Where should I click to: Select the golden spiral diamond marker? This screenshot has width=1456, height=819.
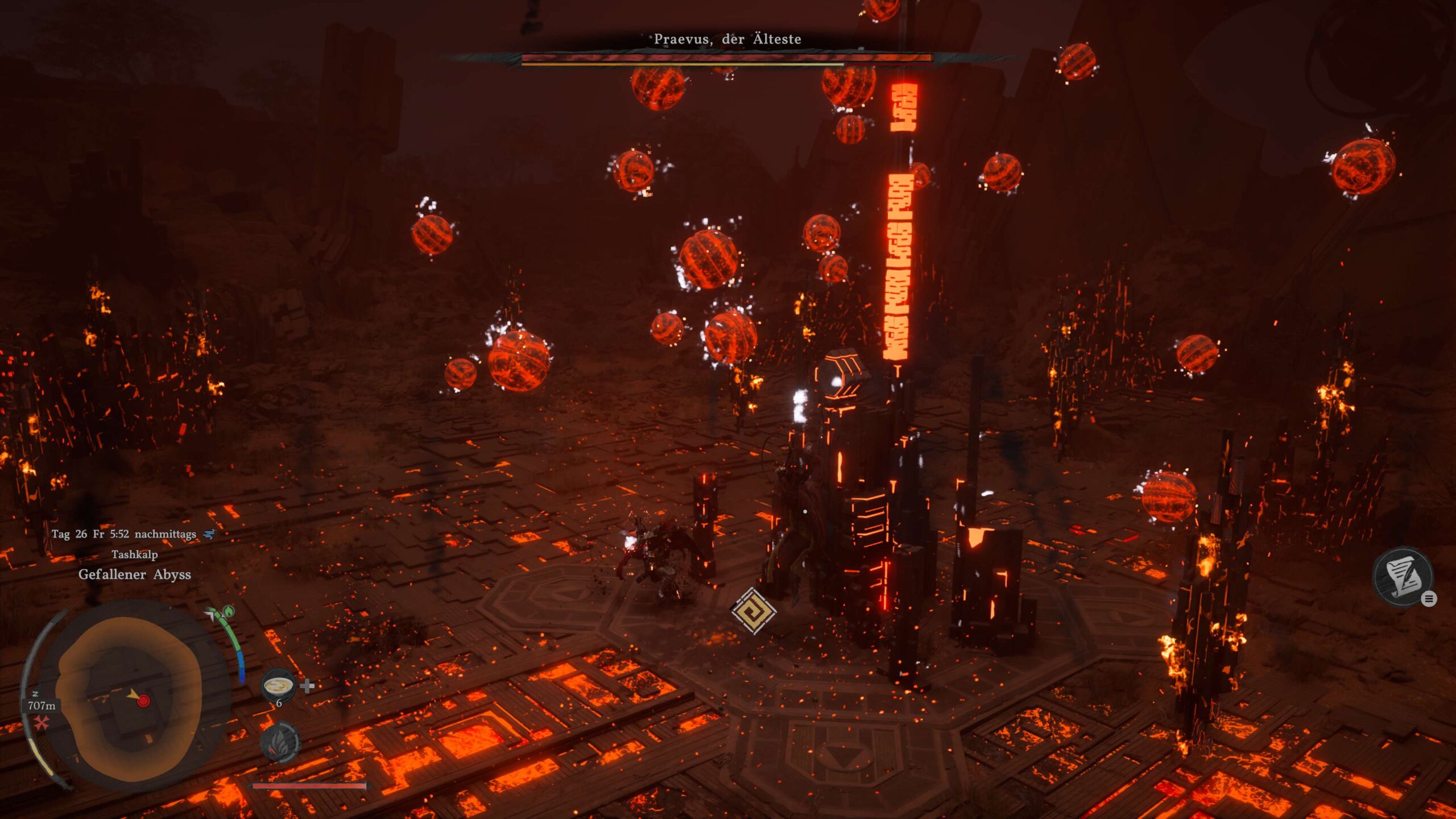(x=753, y=611)
